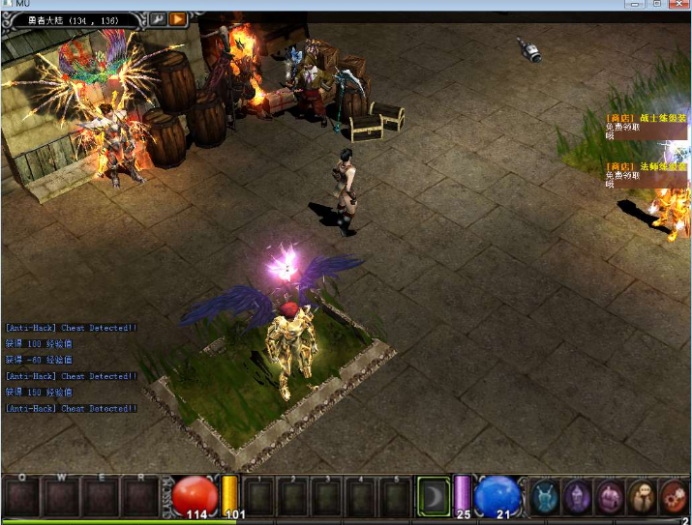Click the orange face menu icon
The height and width of the screenshot is (525, 692).
pos(643,496)
